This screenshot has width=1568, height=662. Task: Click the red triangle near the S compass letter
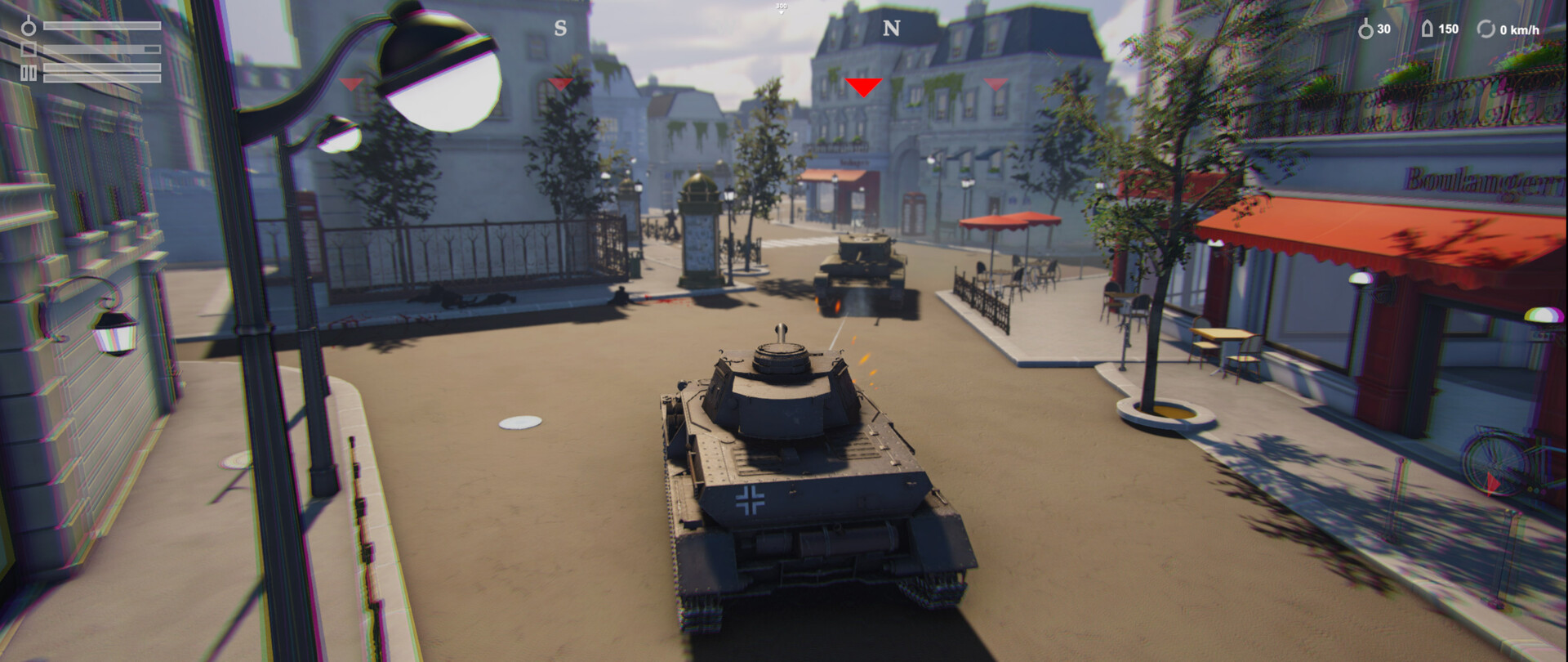[561, 83]
